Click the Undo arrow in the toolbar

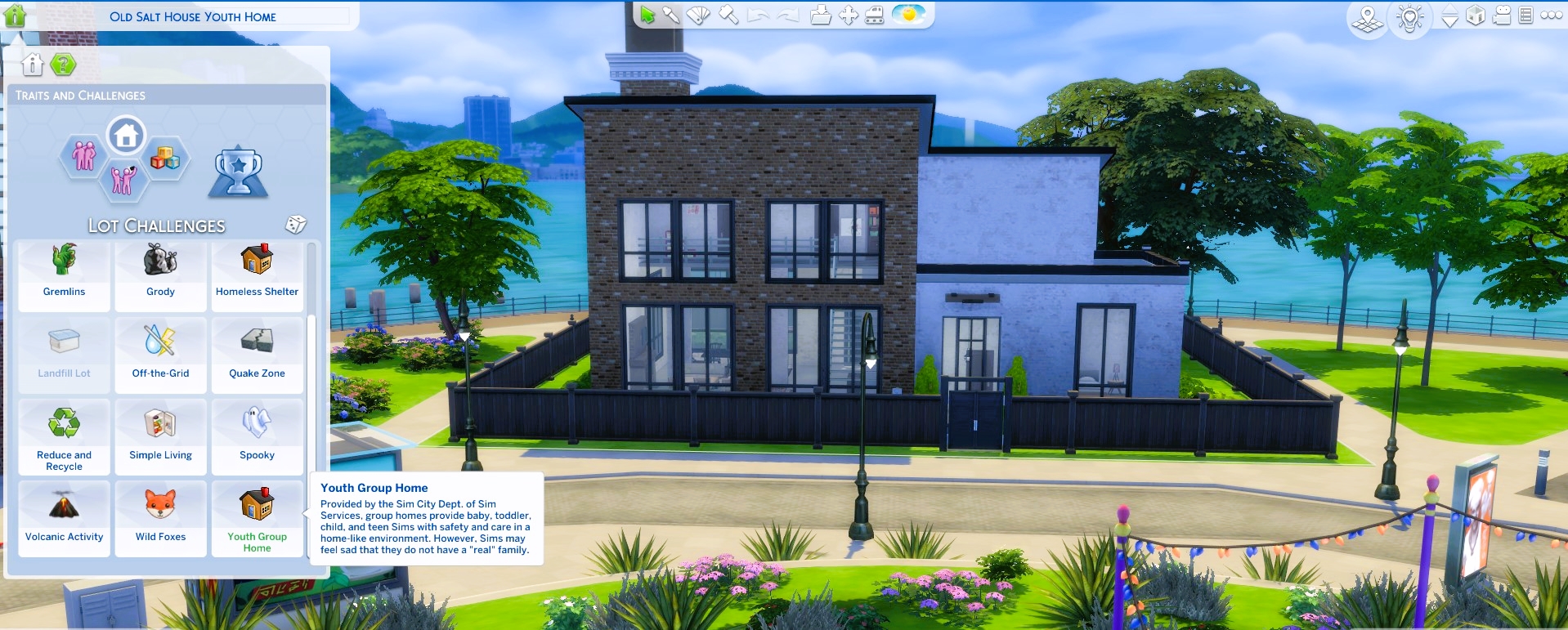pos(759,15)
